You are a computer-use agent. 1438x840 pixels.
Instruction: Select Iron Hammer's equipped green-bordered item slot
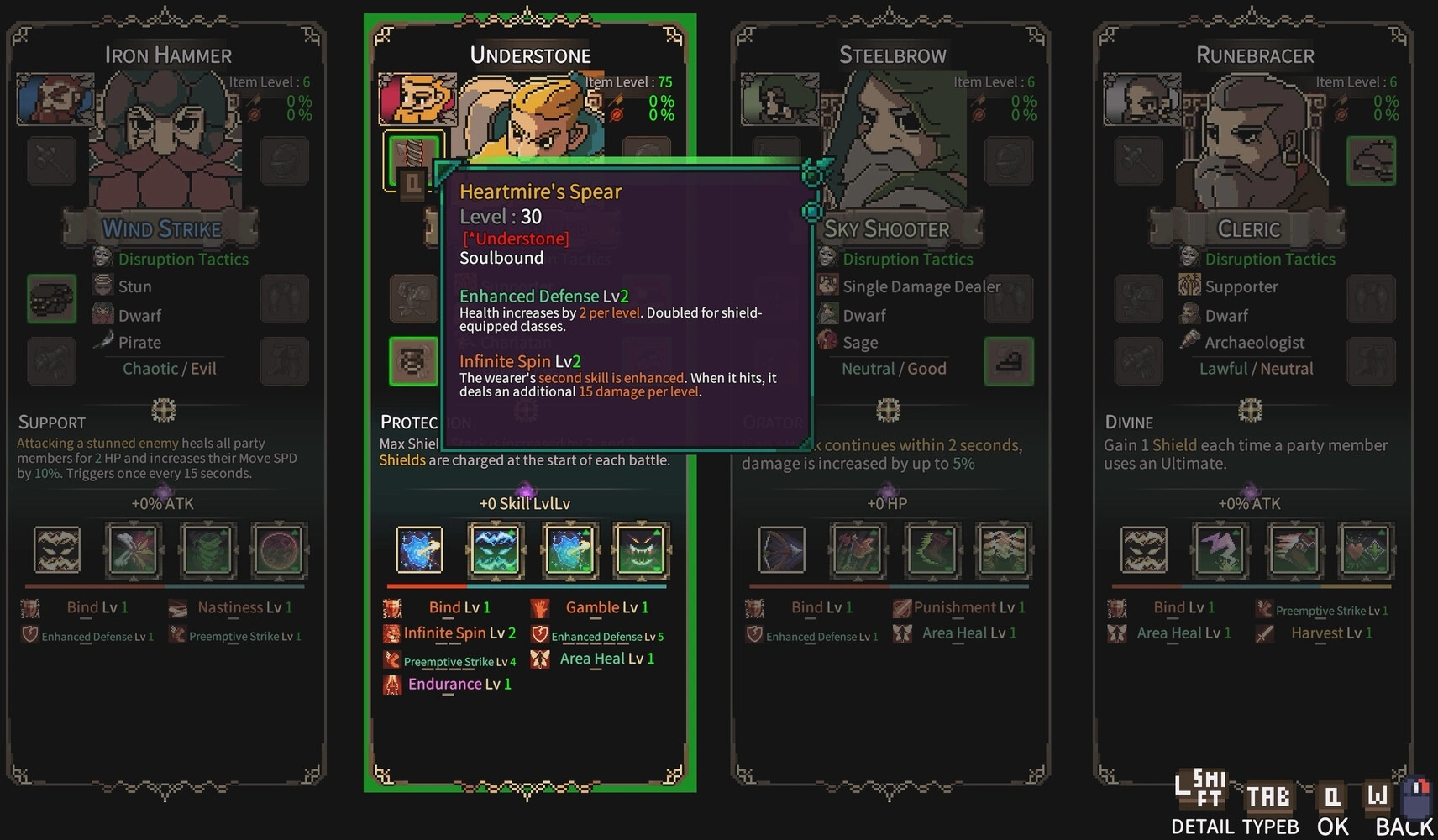pyautogui.click(x=52, y=298)
